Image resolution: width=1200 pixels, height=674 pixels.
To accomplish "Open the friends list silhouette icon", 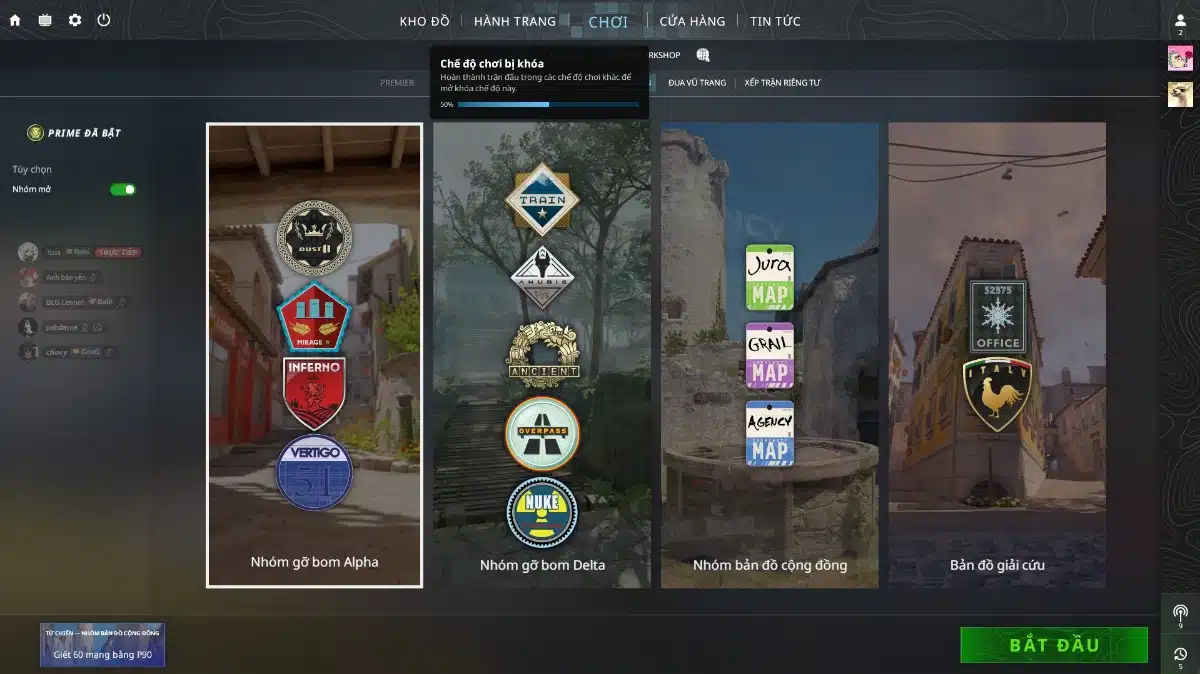I will point(1180,21).
